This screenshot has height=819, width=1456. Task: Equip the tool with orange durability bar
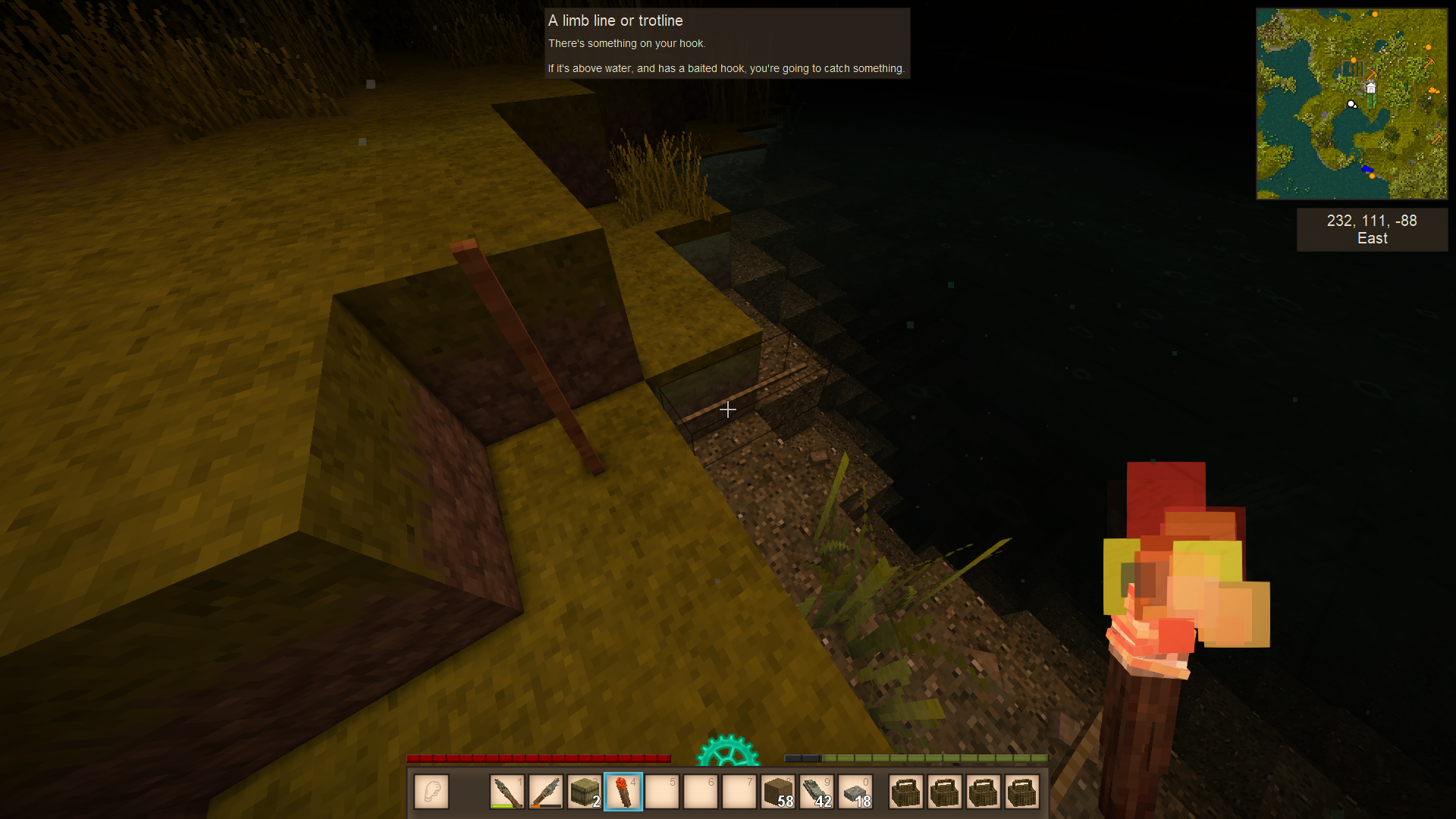545,792
